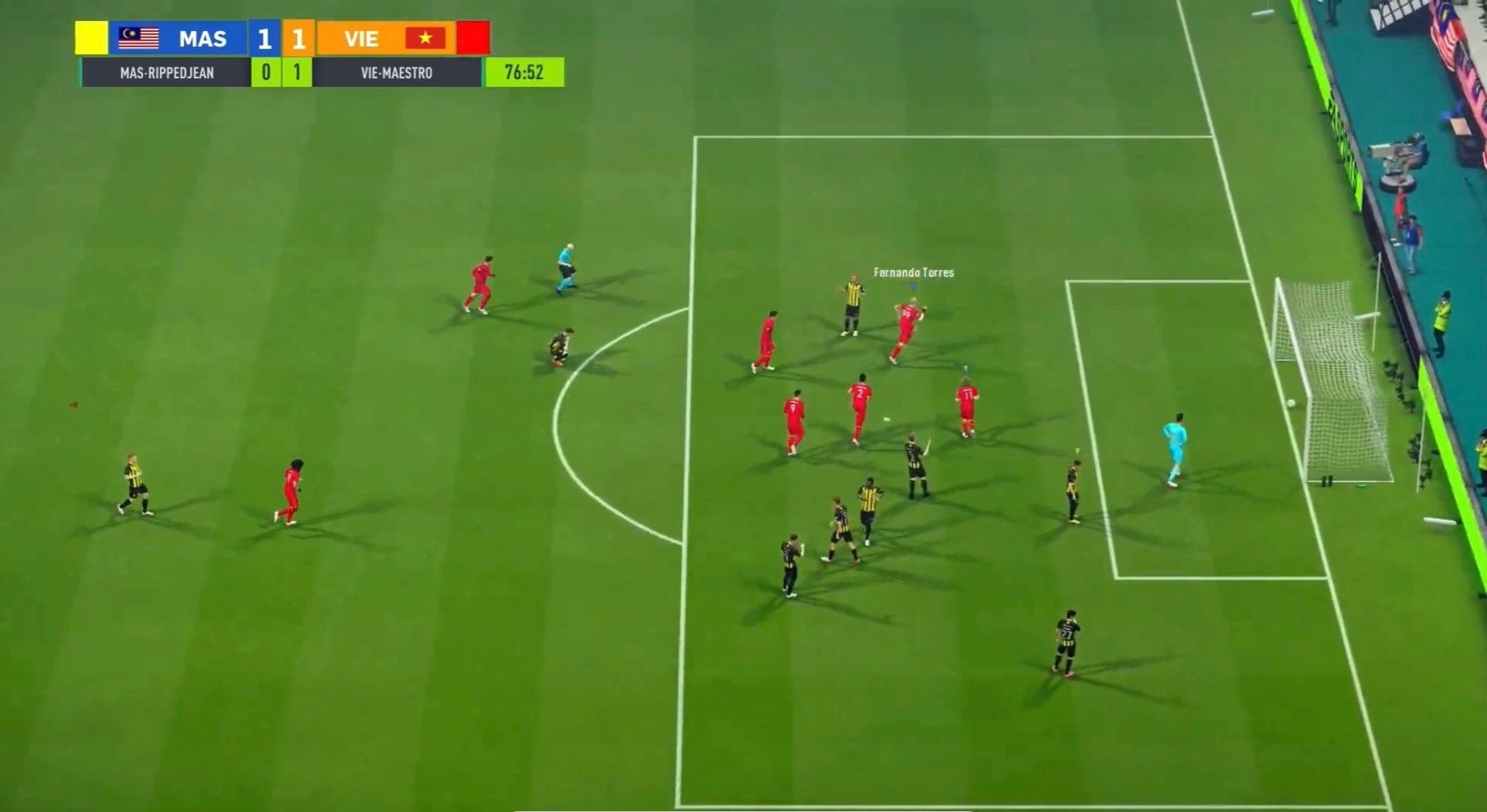1487x812 pixels.
Task: Click the Vietnam flag icon on the scoreboard
Action: (x=424, y=38)
